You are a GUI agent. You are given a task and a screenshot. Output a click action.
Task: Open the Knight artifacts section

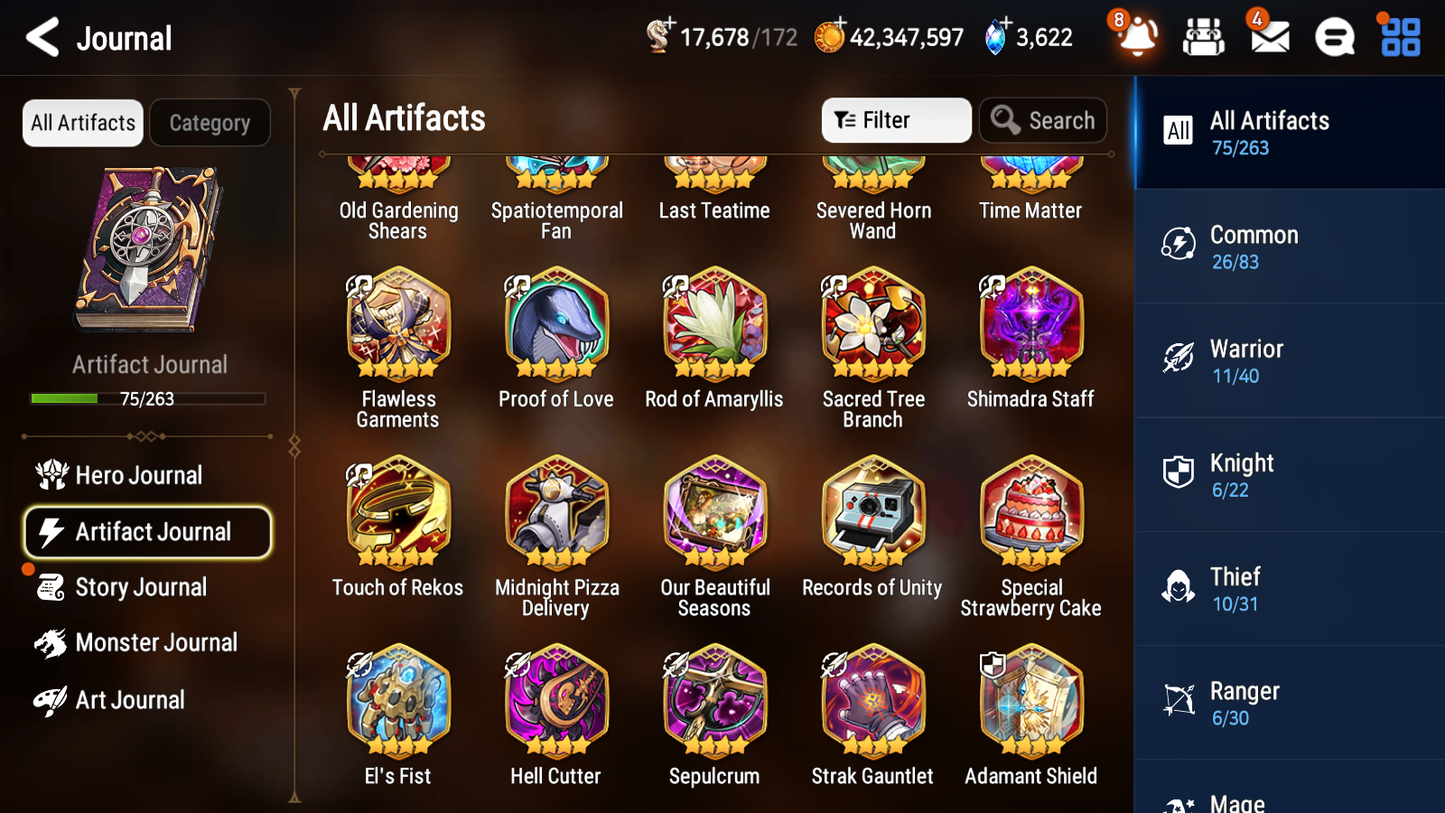[1289, 474]
